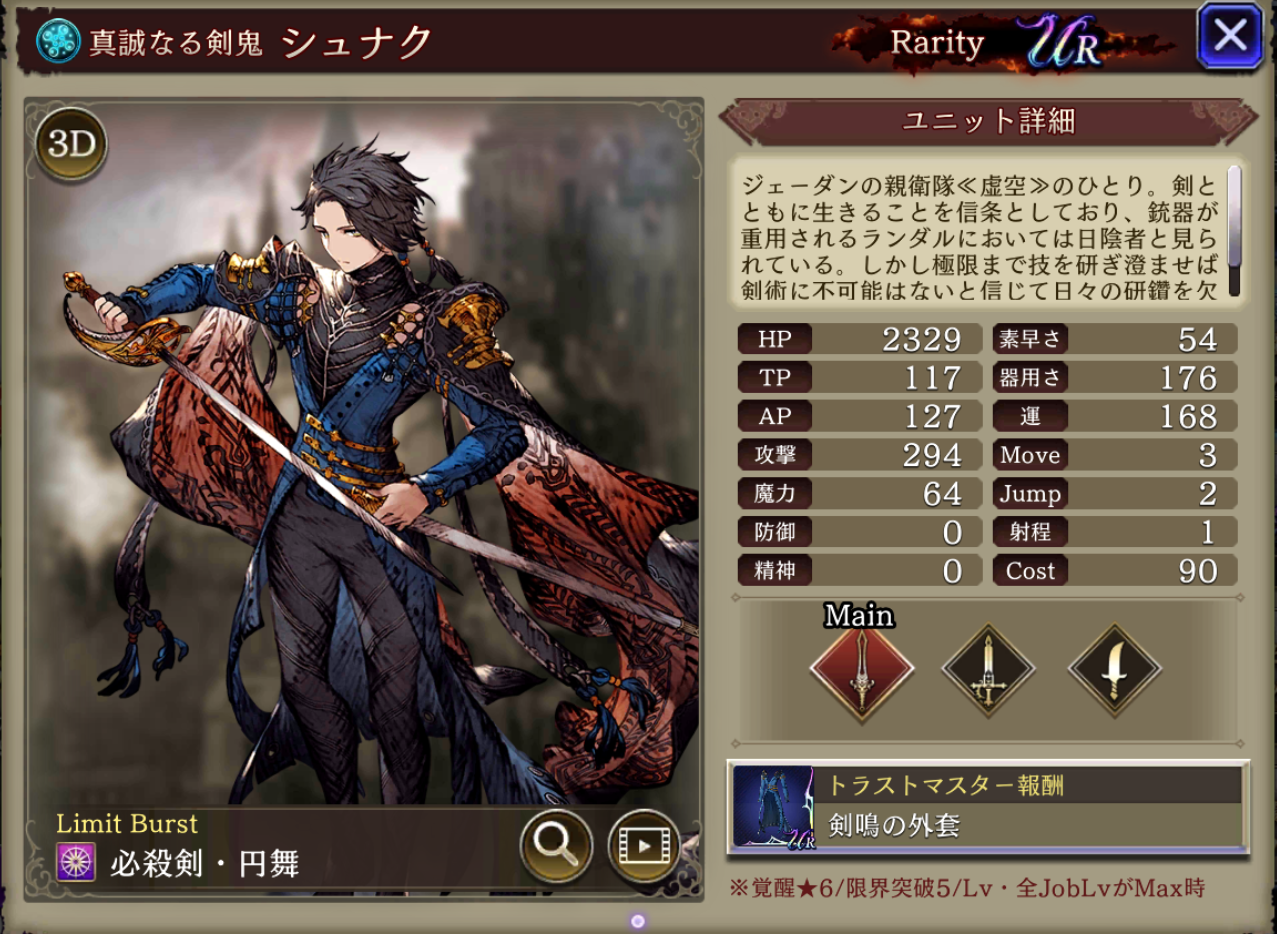Choose the second job sword-and-shield icon
The image size is (1277, 934).
point(988,672)
